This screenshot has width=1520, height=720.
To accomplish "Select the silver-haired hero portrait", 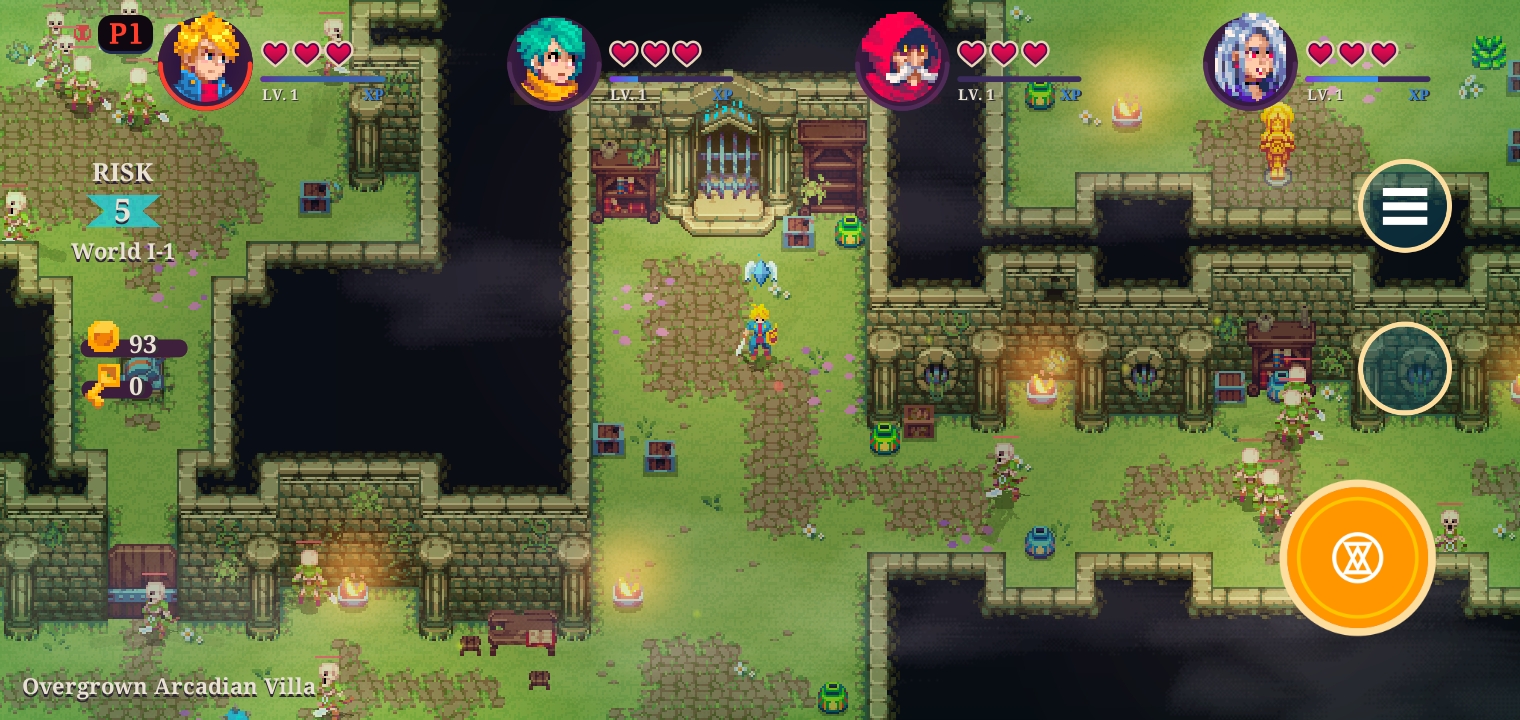I will (x=1250, y=62).
